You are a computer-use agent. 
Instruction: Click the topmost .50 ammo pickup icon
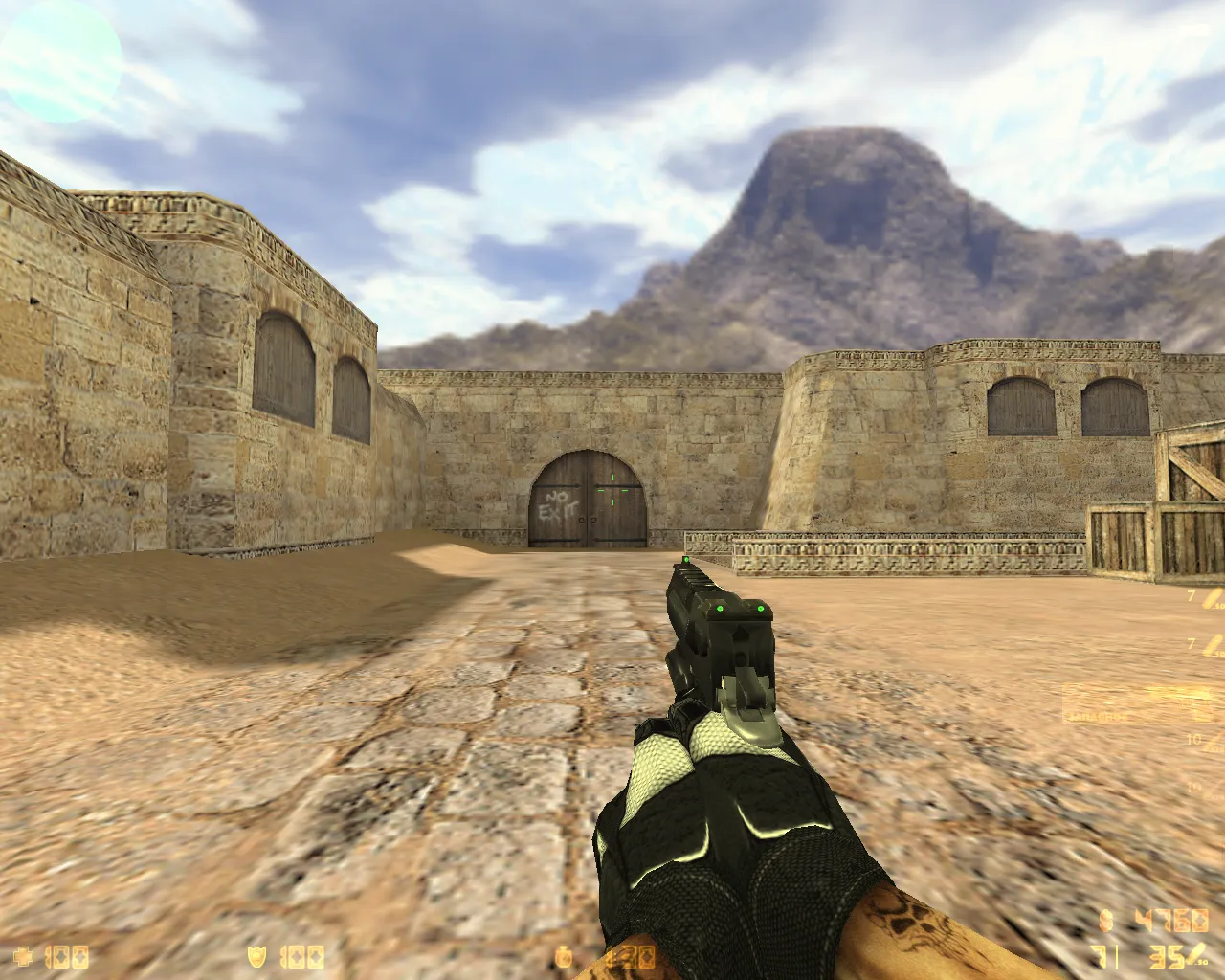1212,595
